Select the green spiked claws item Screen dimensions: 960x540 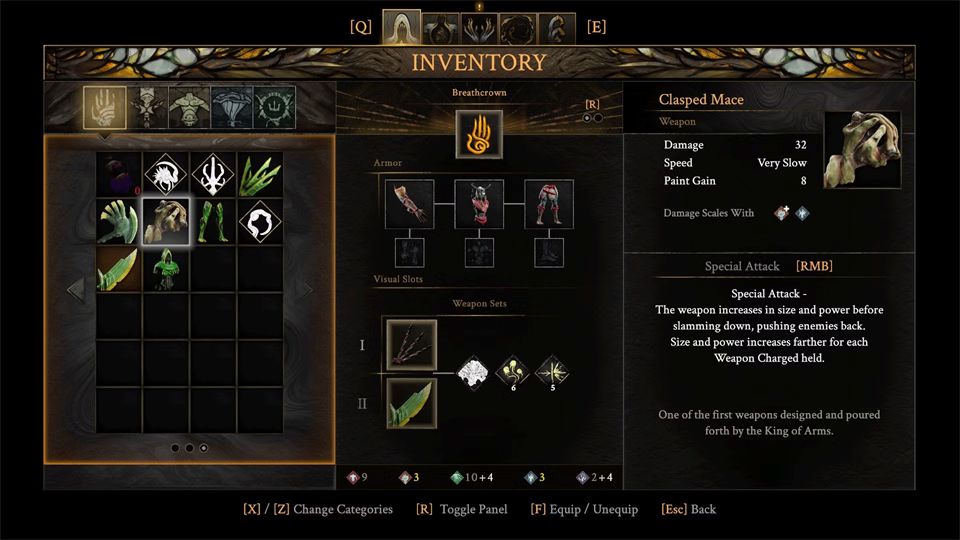260,174
